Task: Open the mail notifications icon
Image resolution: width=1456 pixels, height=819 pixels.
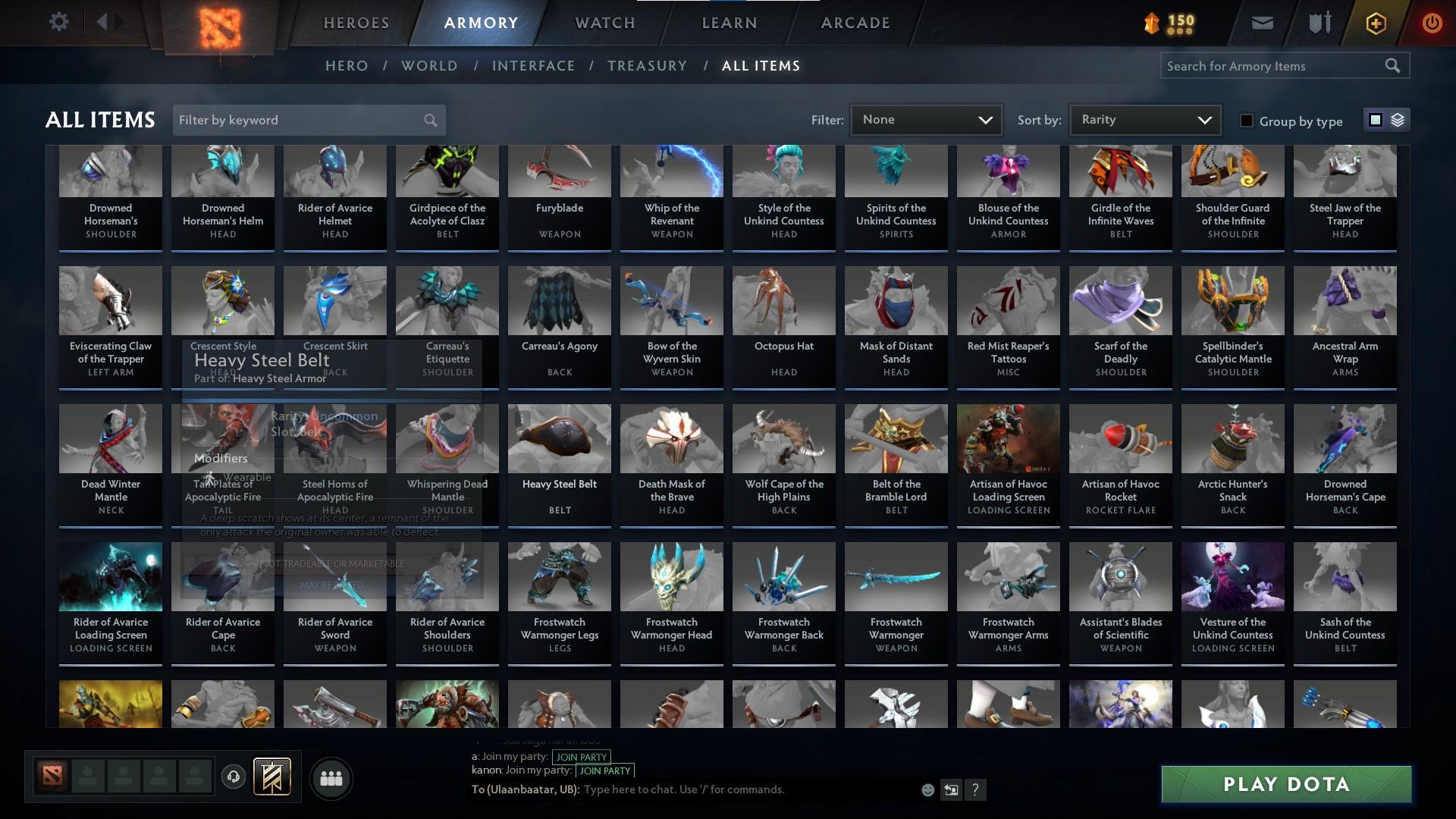Action: [1261, 22]
